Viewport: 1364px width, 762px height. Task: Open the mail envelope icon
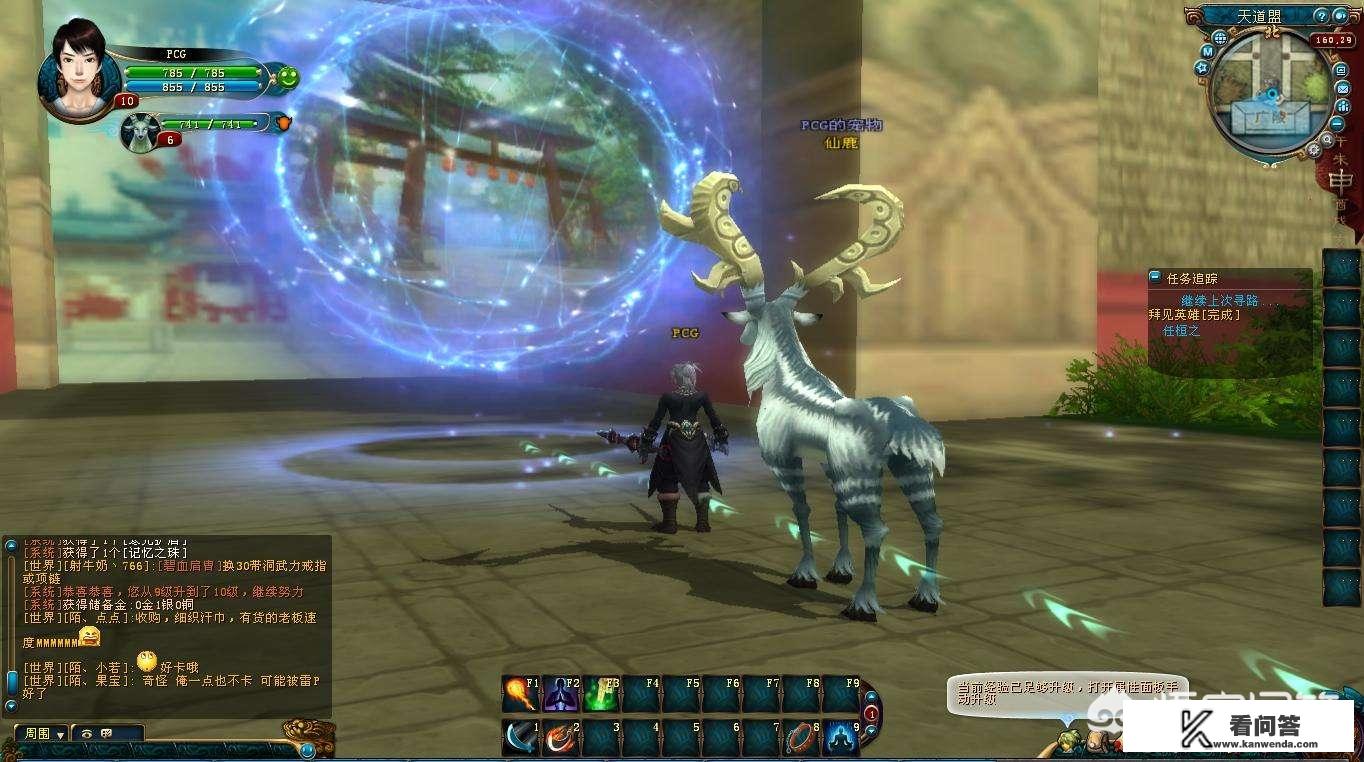(x=1342, y=88)
